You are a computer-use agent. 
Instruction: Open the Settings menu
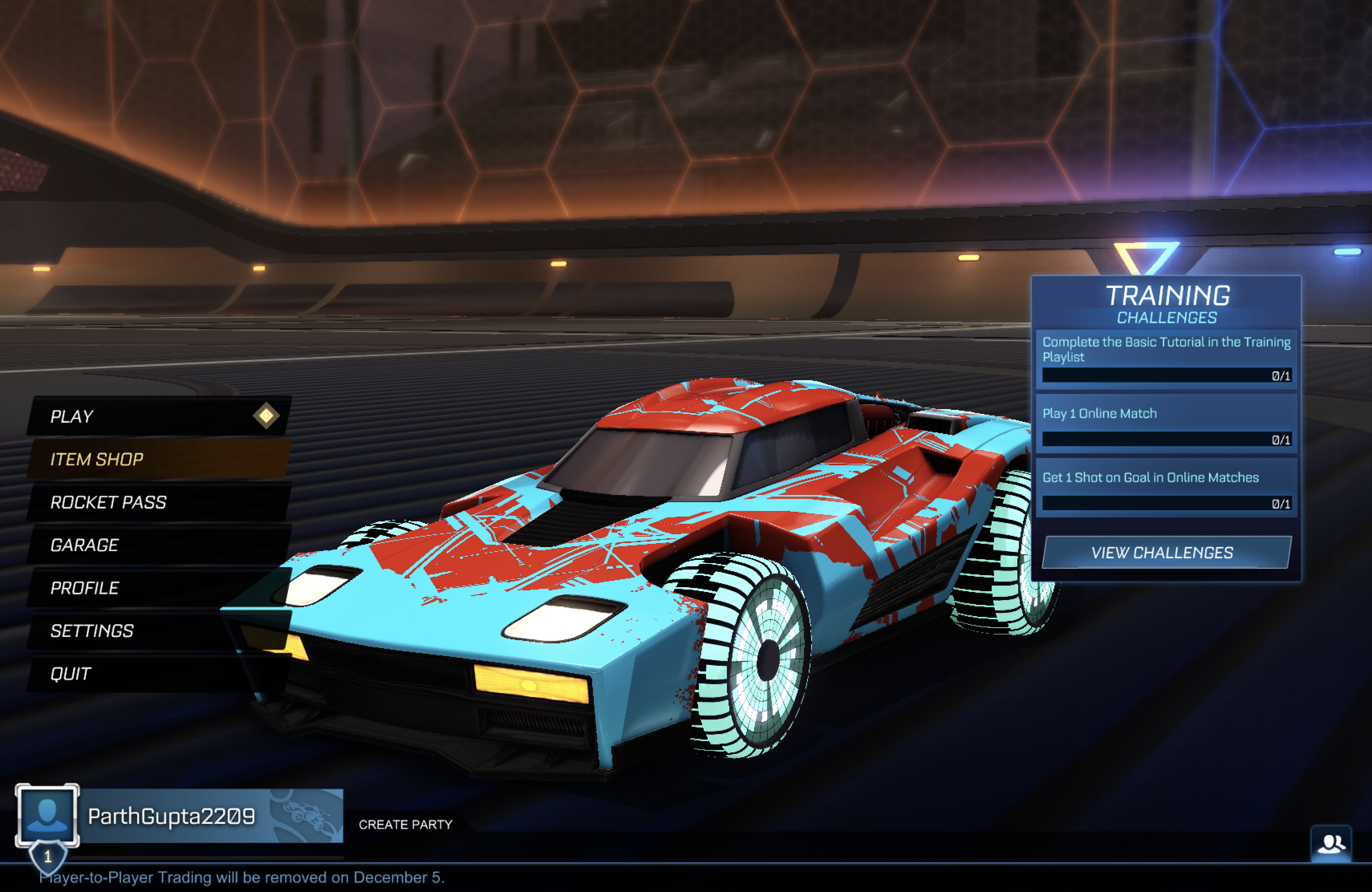[x=156, y=631]
